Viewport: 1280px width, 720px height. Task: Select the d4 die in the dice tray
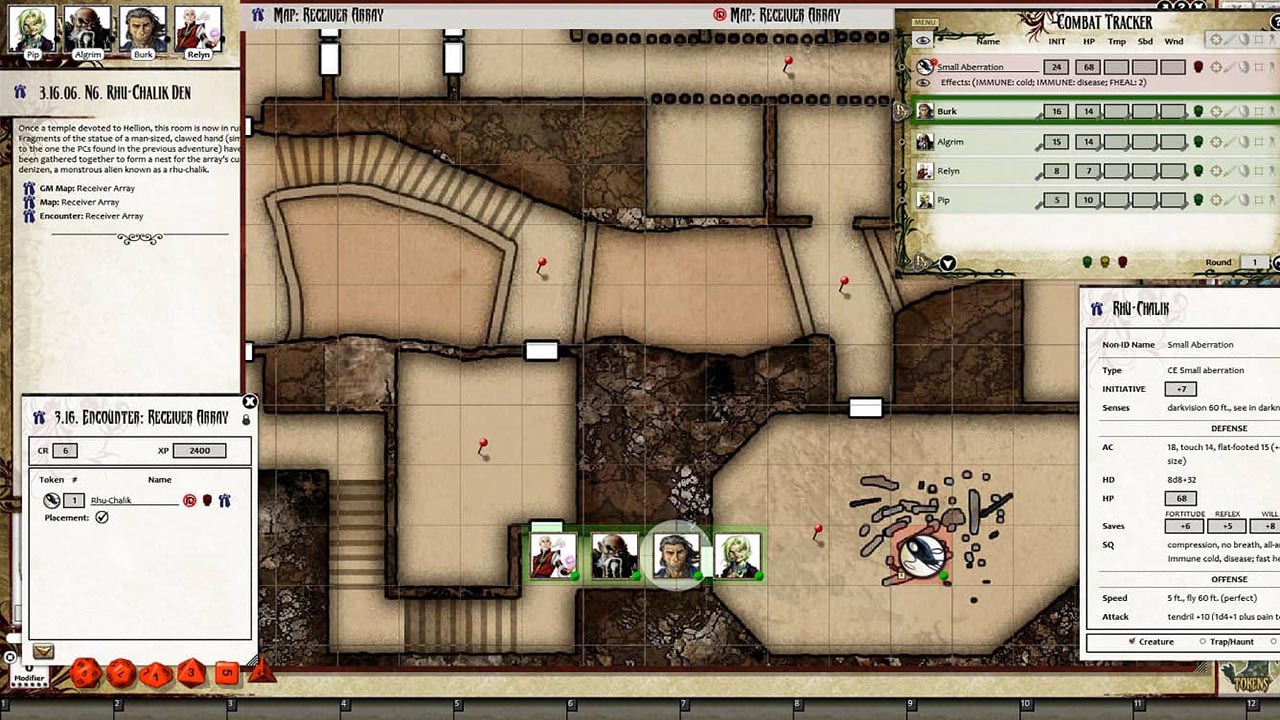tap(260, 673)
